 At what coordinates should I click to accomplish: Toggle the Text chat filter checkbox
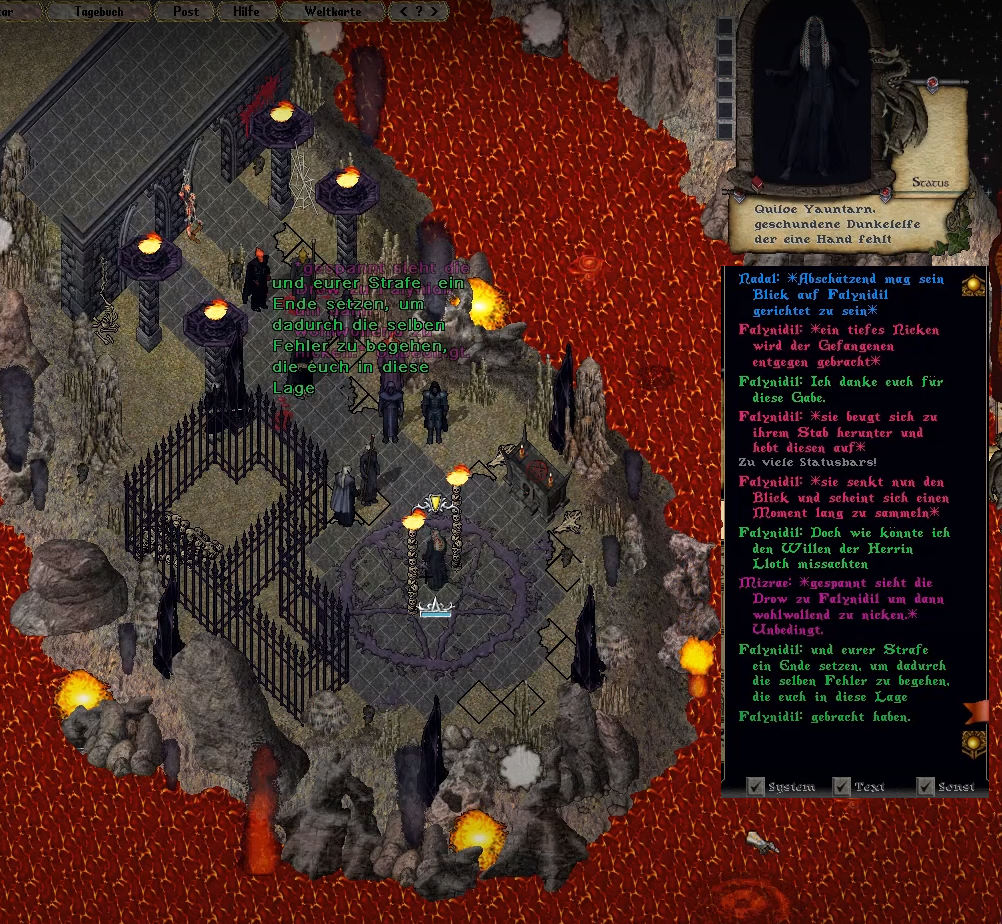[842, 786]
